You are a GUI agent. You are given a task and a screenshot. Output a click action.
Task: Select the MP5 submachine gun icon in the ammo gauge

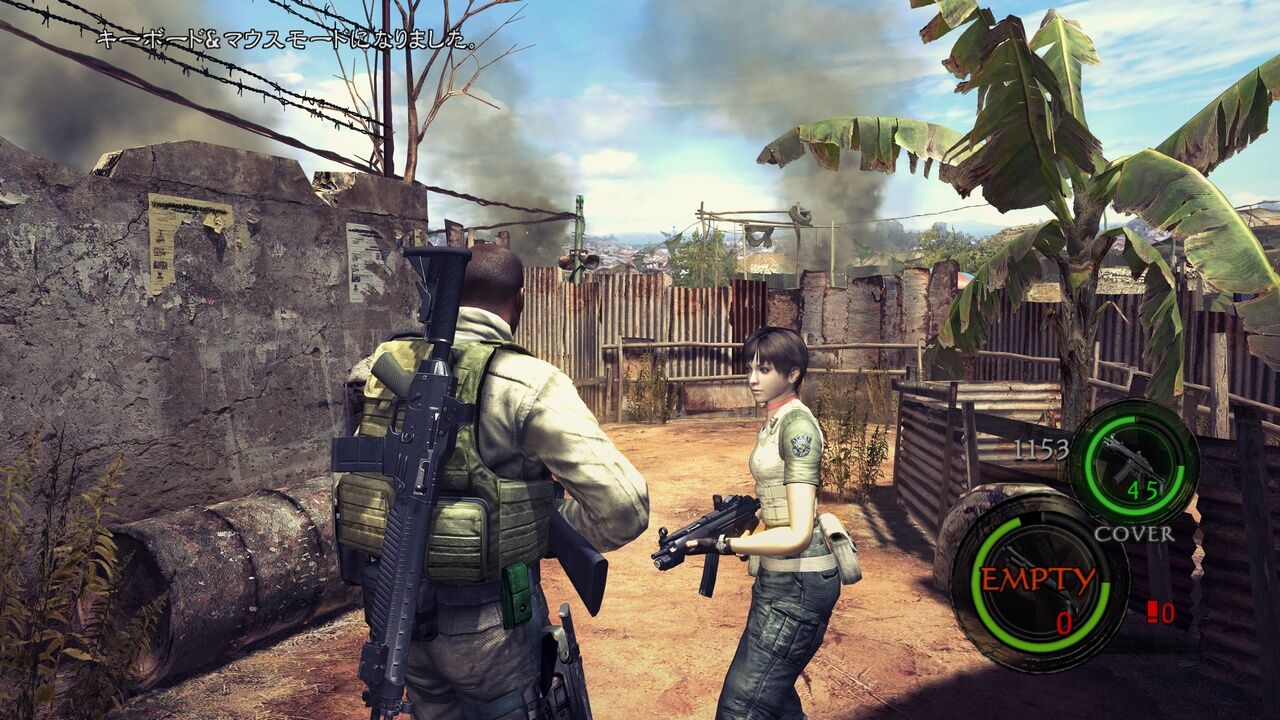click(x=1129, y=460)
